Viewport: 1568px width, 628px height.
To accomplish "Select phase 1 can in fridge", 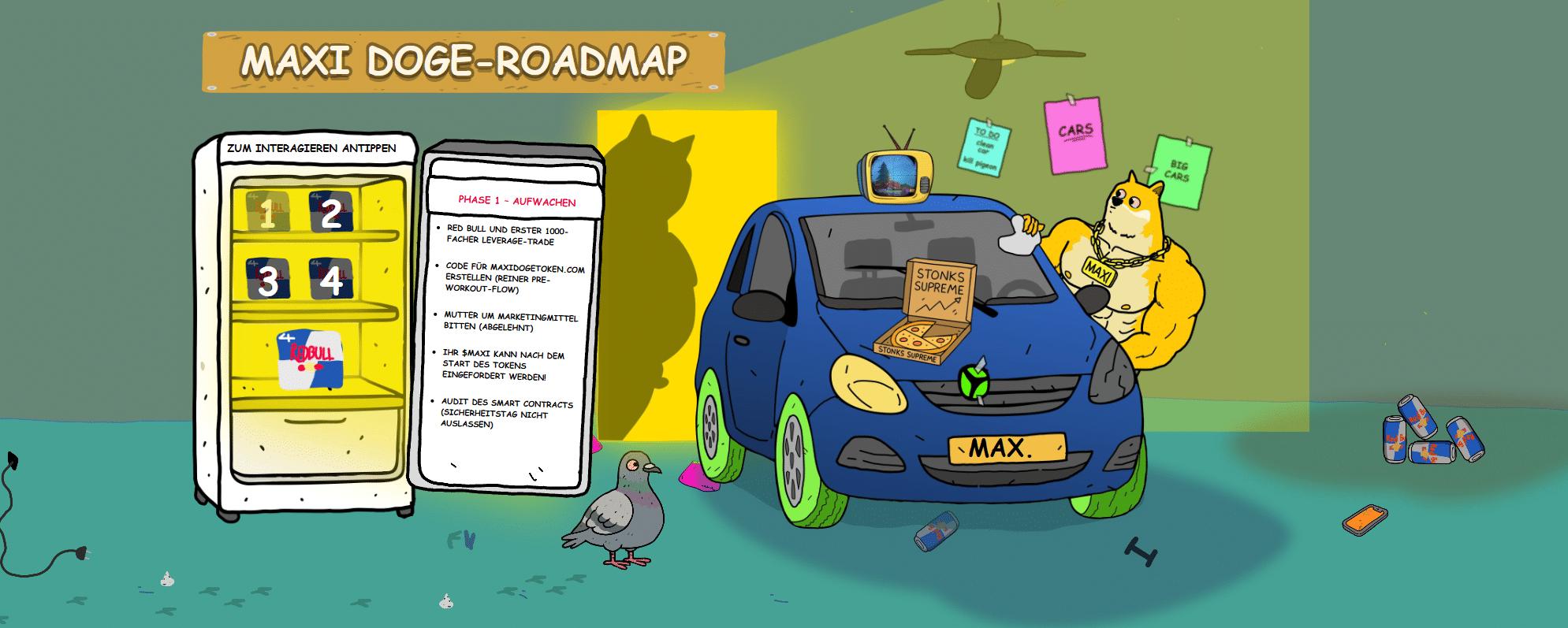I will 267,213.
